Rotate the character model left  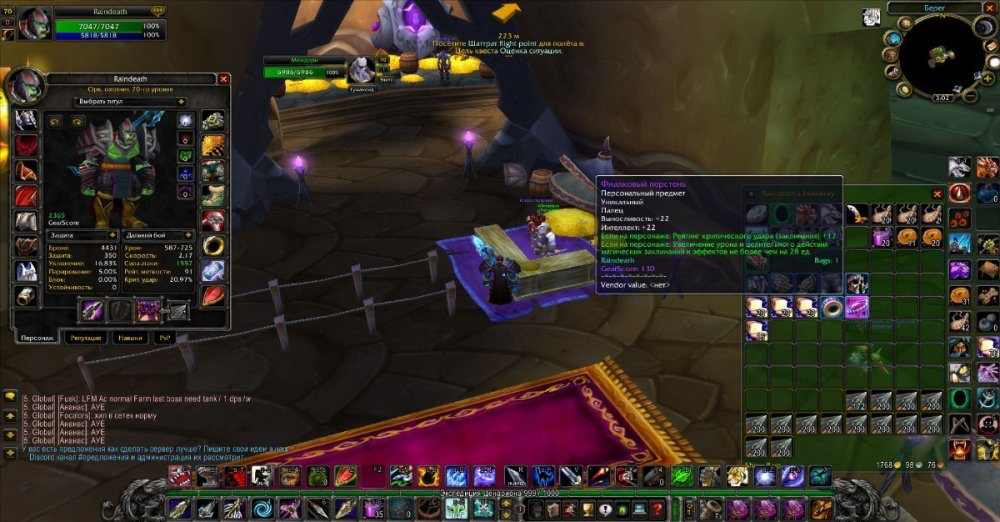pyautogui.click(x=52, y=121)
